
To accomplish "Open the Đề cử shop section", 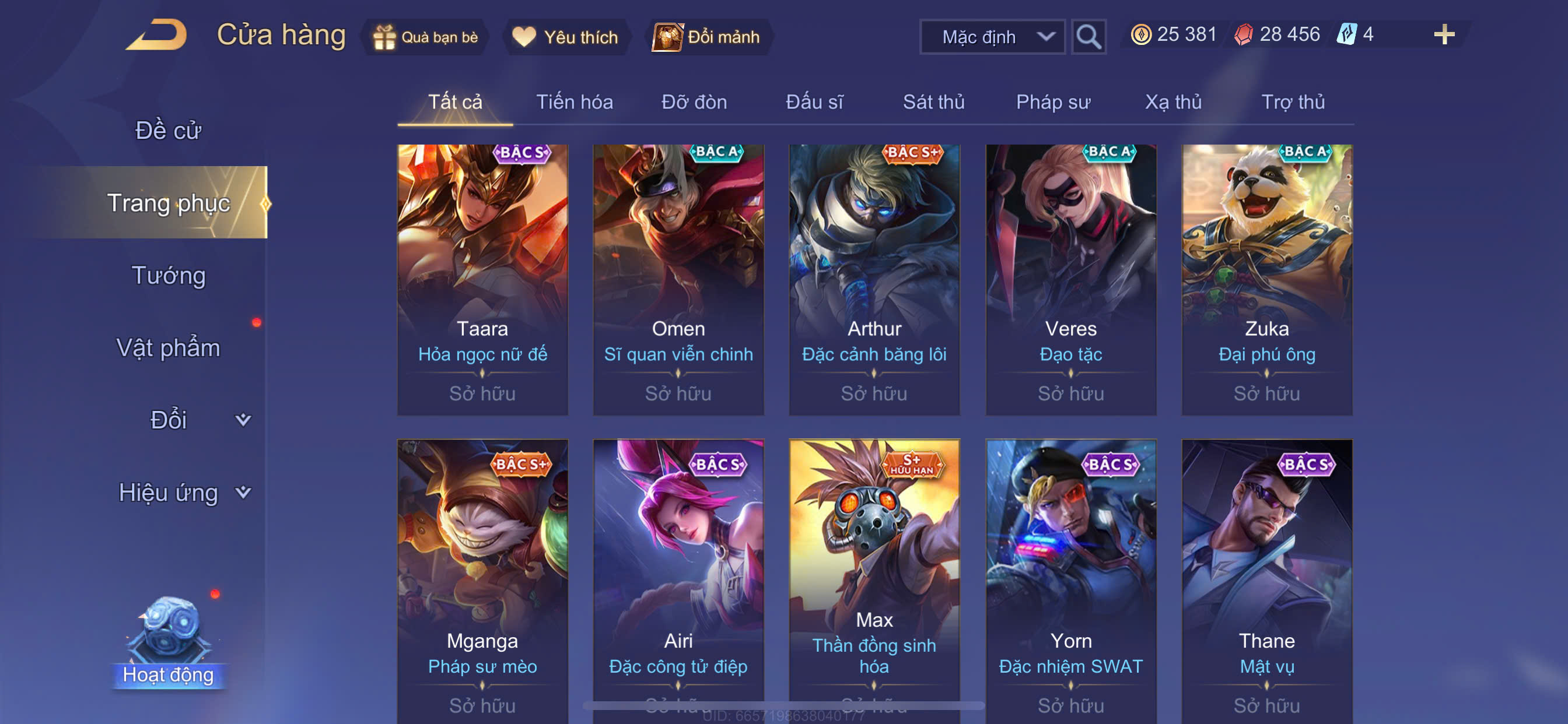I will pos(168,130).
